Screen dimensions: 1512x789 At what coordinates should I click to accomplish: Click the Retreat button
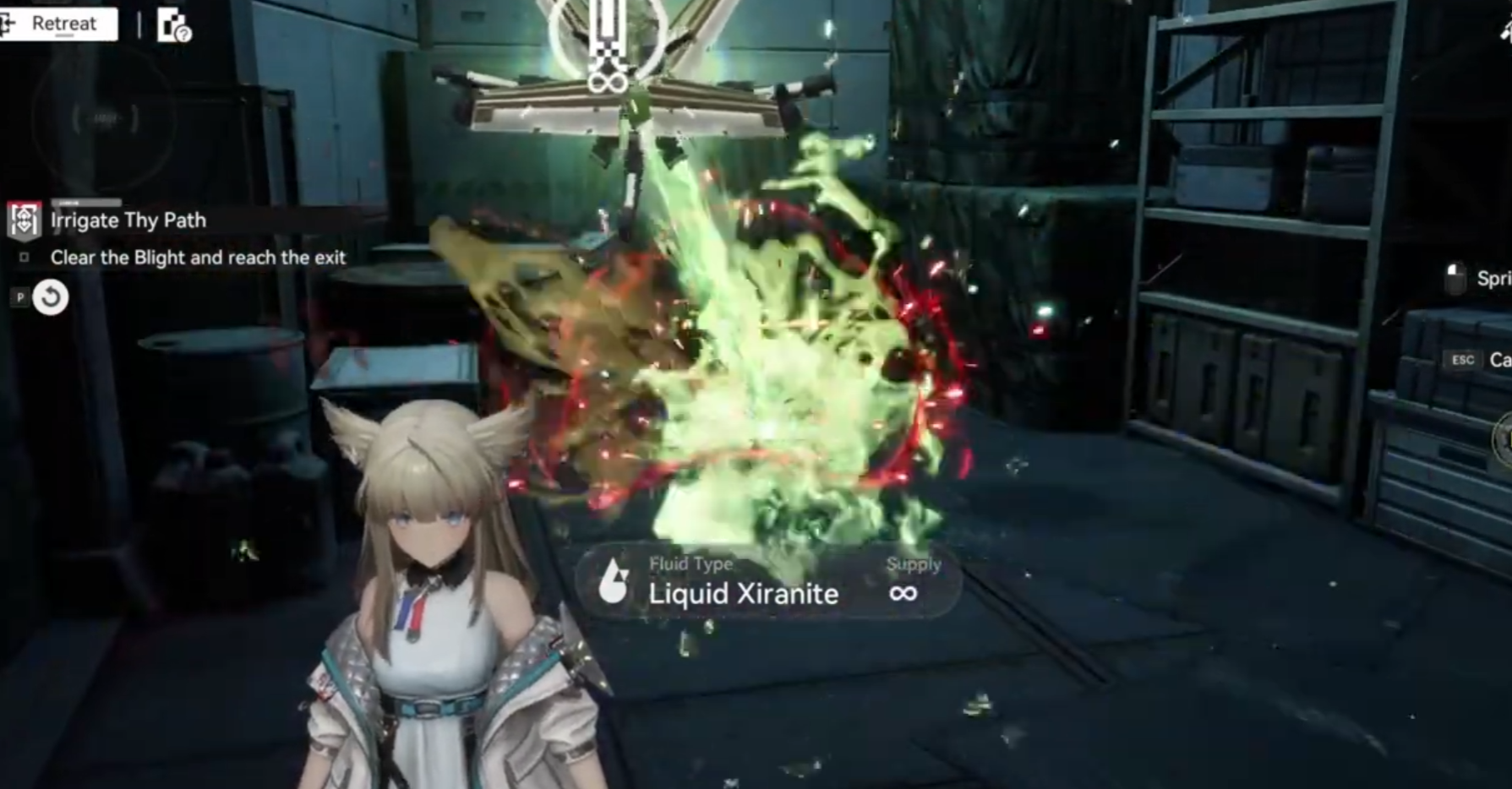57,24
